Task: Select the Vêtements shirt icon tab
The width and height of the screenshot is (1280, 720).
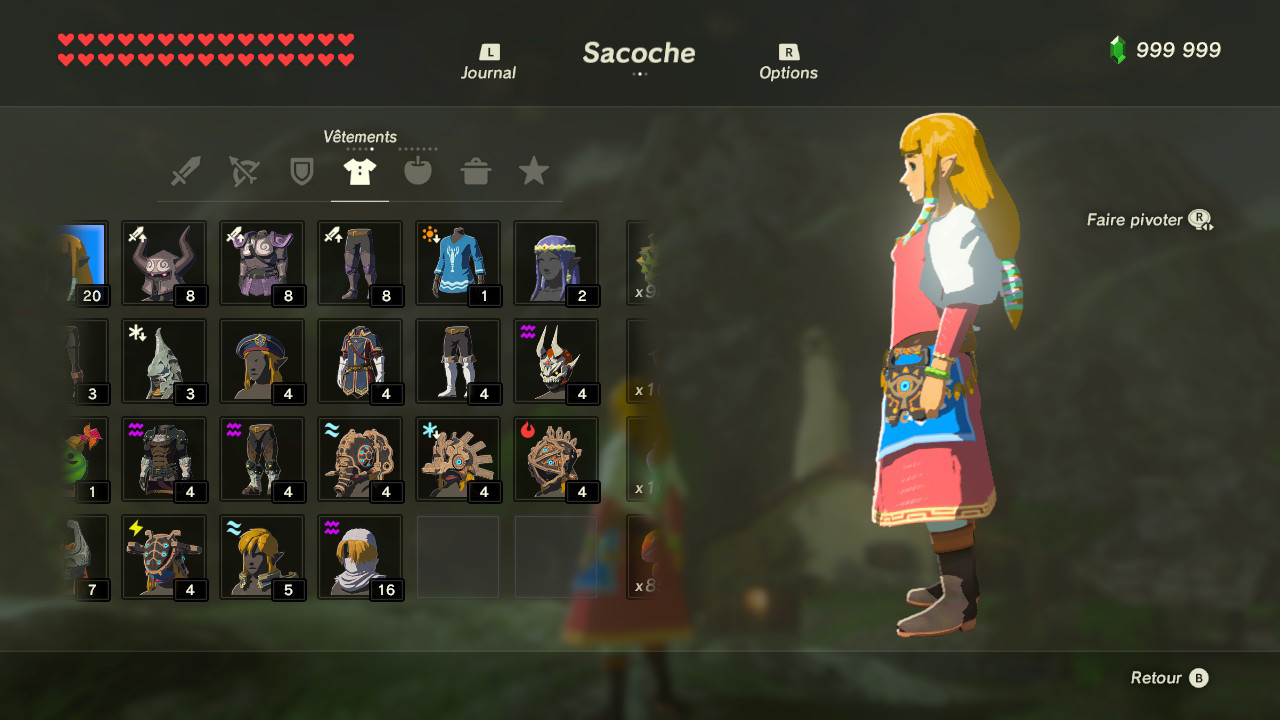Action: coord(360,170)
